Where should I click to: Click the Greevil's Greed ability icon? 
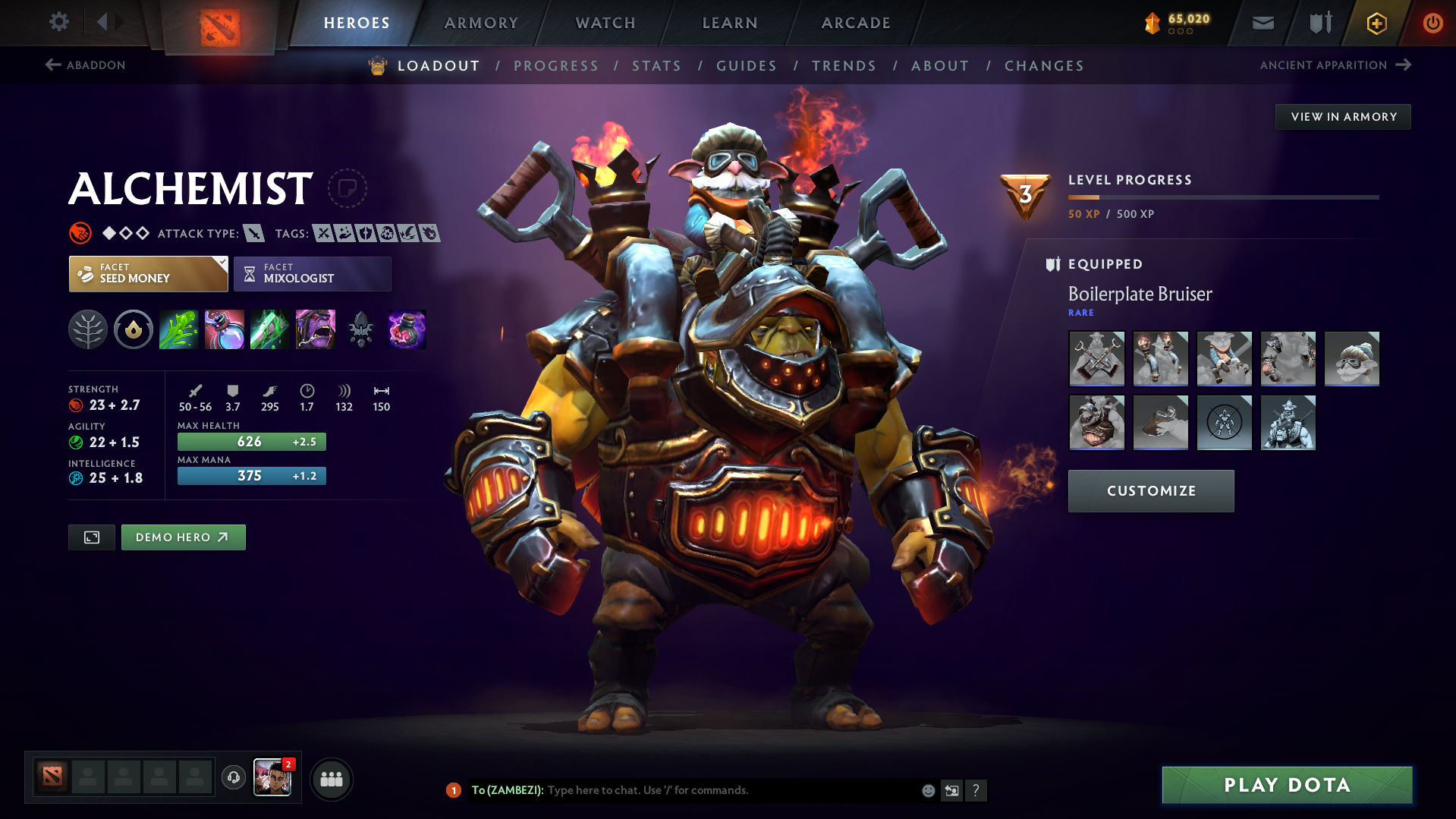pyautogui.click(x=269, y=329)
